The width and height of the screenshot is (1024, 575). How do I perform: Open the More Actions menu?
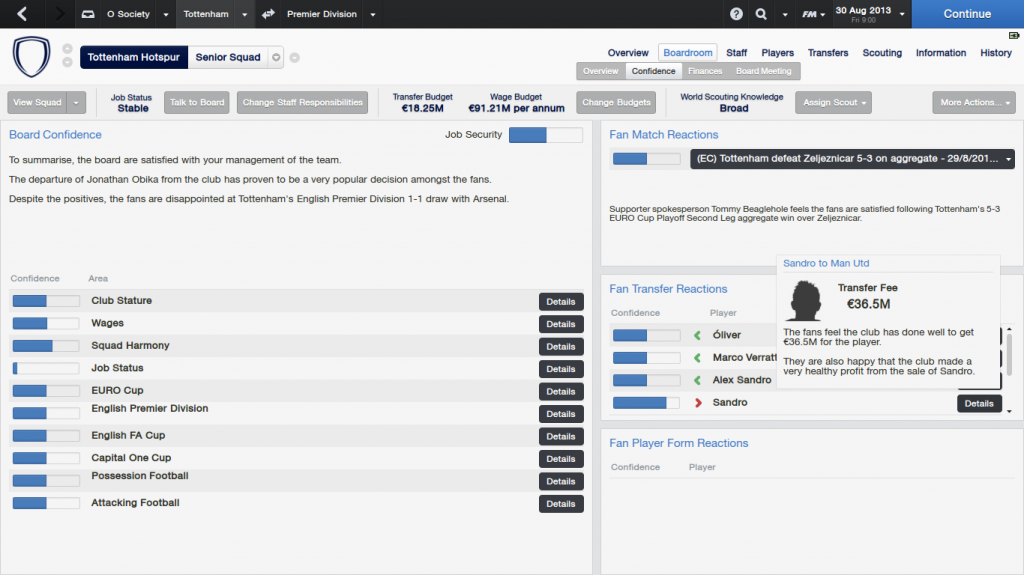point(973,102)
